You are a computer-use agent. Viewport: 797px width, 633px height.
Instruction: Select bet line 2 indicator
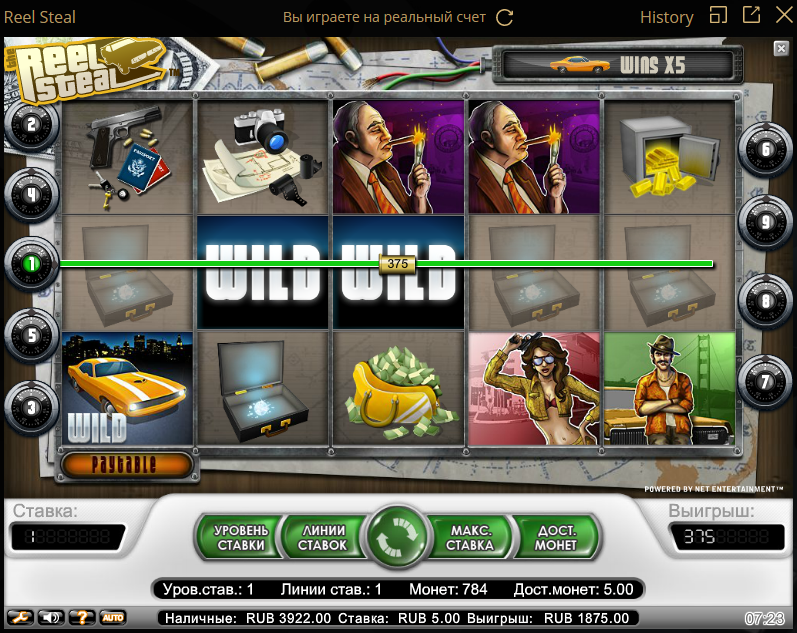tap(31, 125)
